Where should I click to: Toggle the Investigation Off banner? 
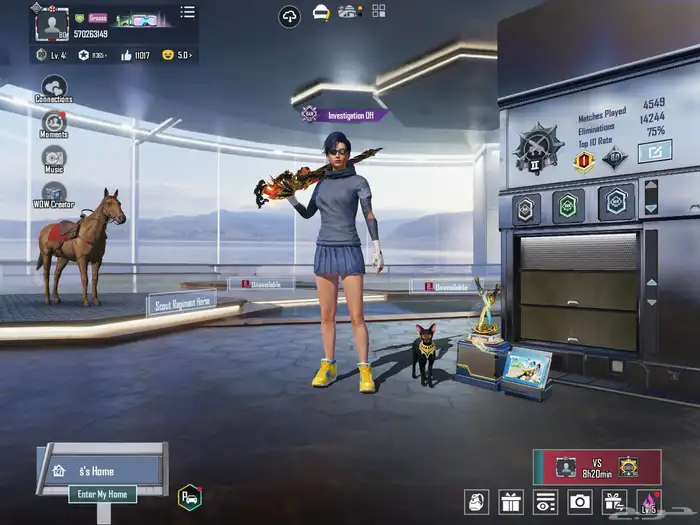click(345, 115)
